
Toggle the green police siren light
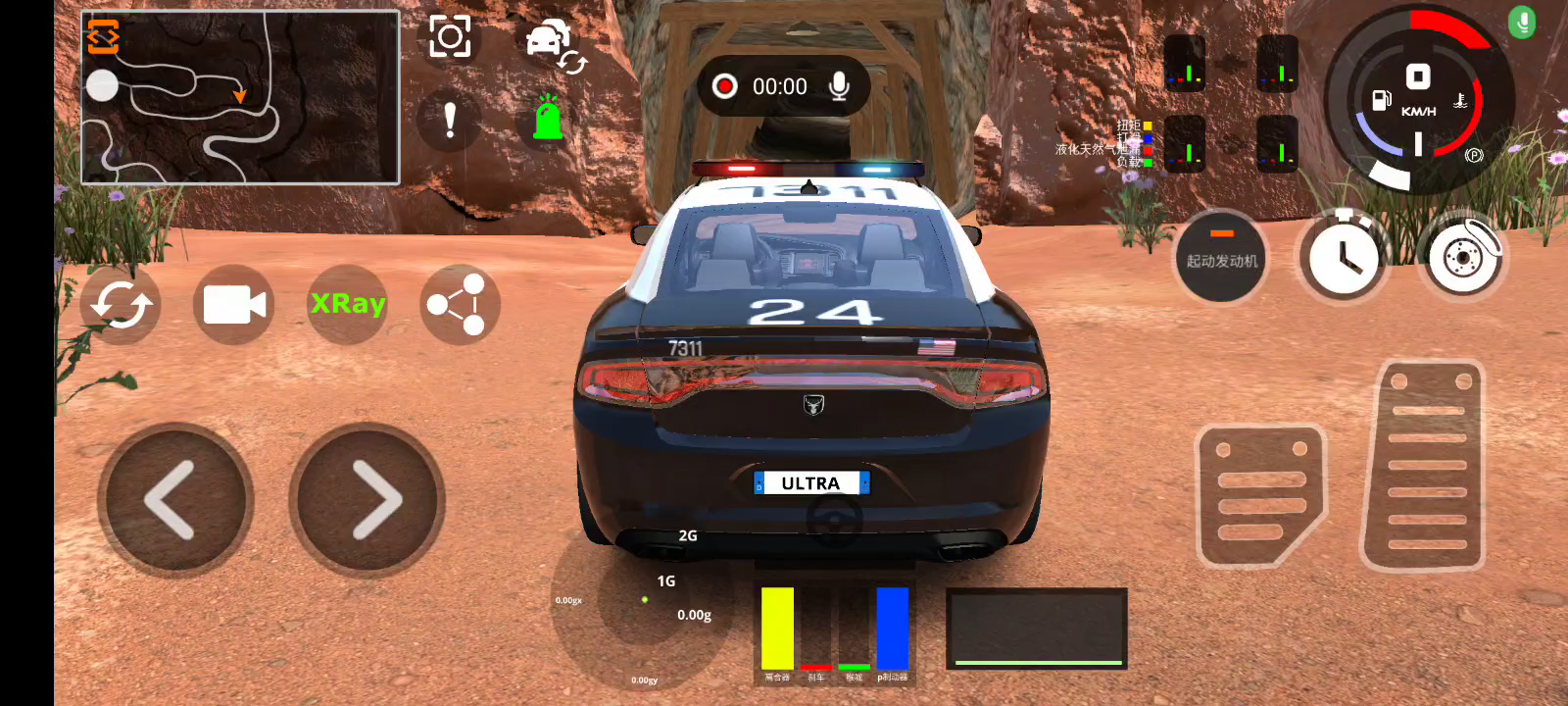point(548,119)
